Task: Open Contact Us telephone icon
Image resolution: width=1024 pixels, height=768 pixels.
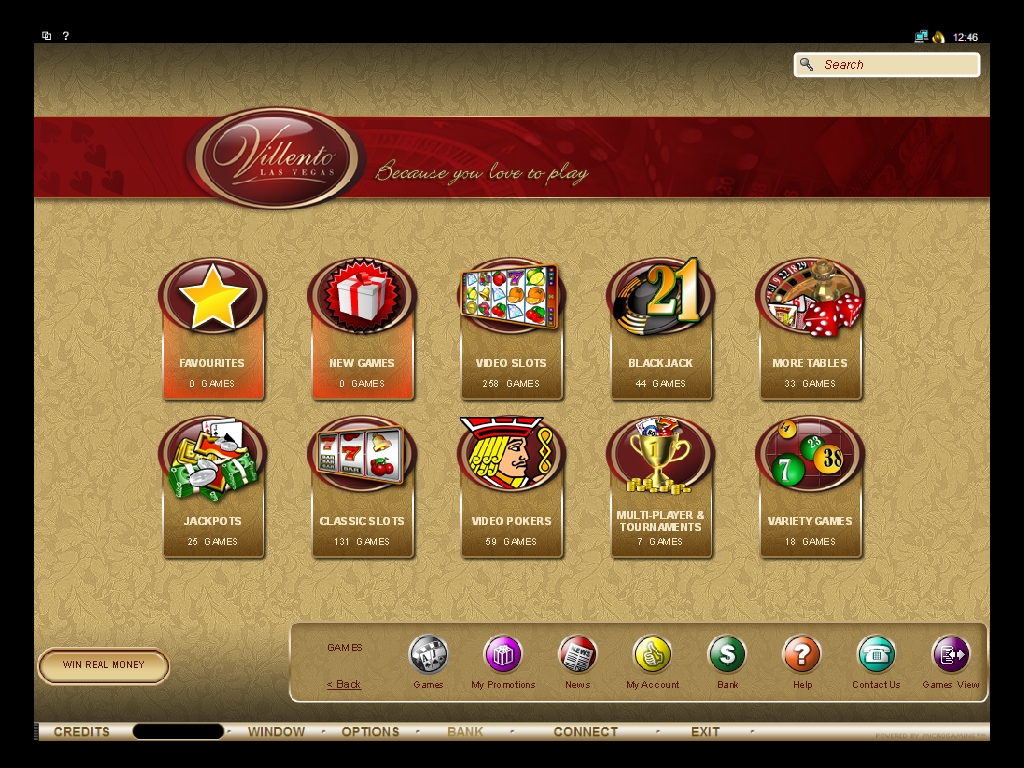Action: pos(876,656)
